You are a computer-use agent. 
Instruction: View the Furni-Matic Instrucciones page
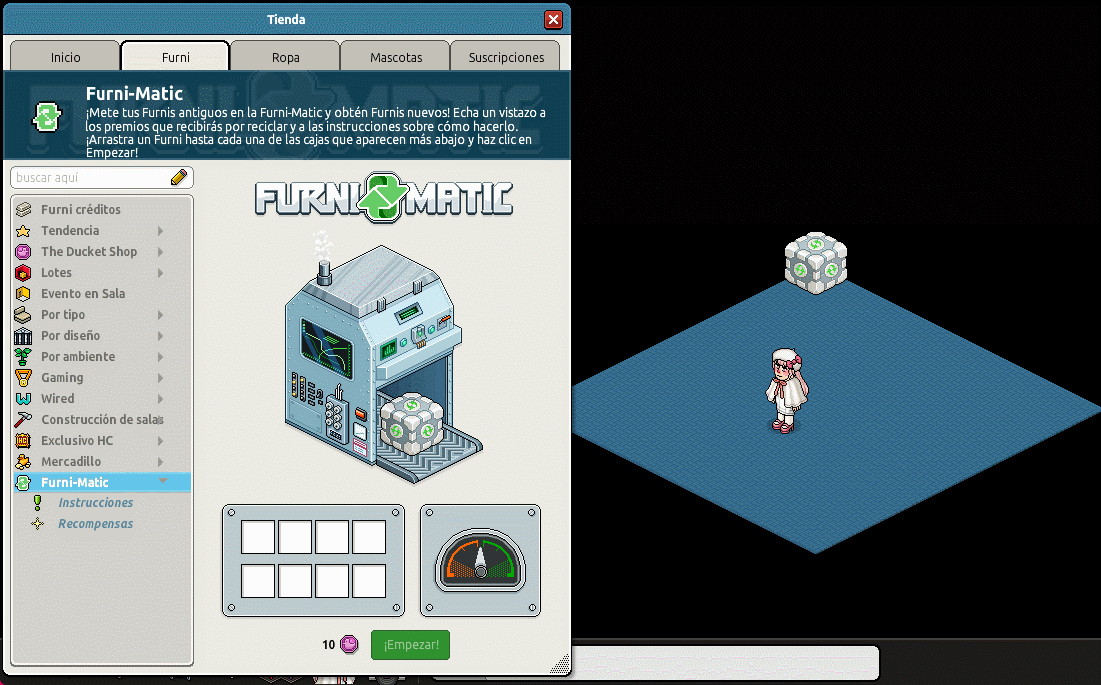coord(95,503)
